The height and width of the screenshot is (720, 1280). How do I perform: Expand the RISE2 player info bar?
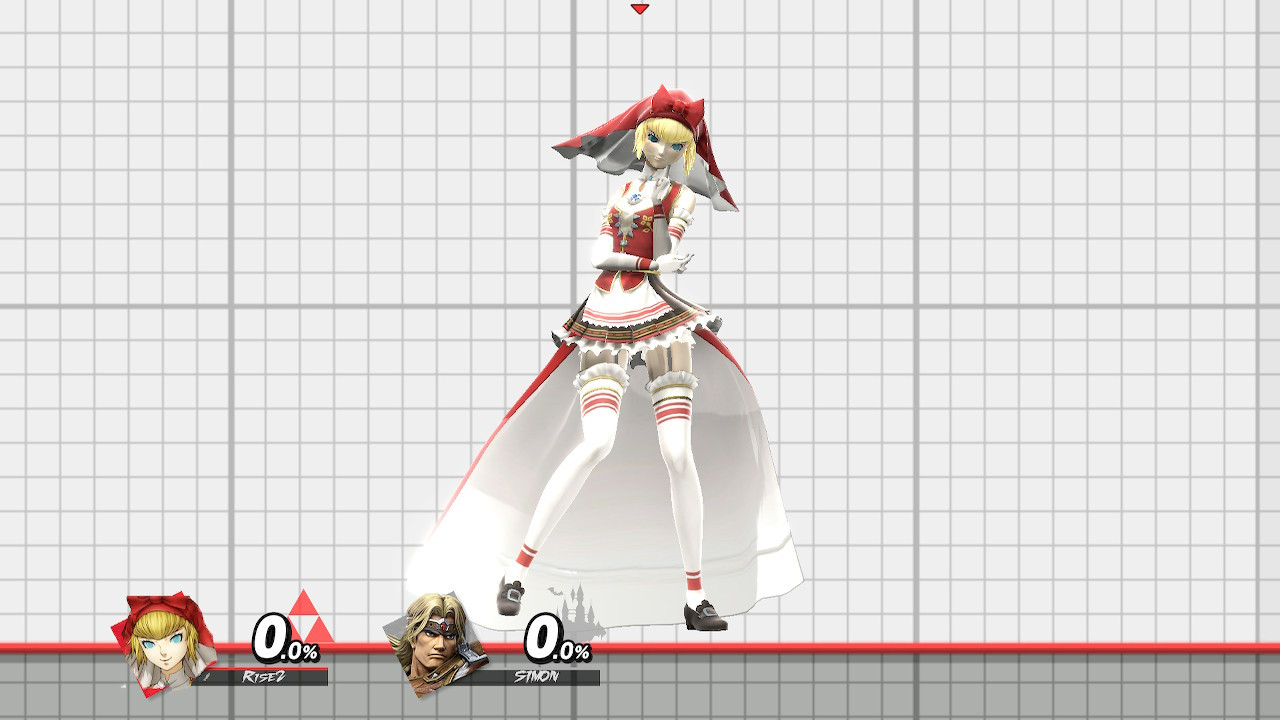tap(258, 677)
